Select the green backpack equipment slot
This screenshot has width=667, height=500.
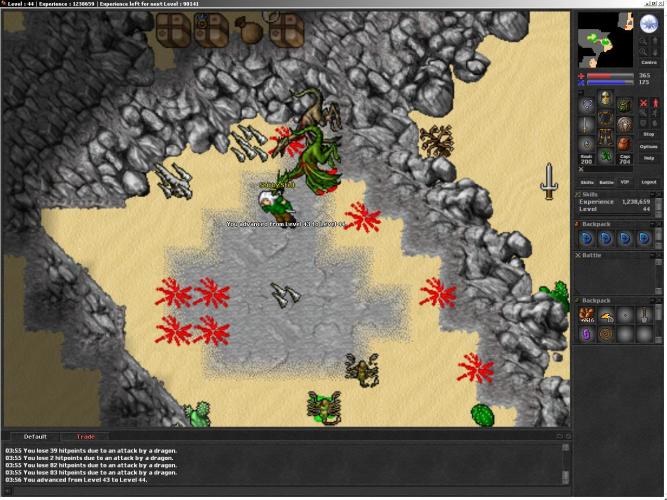pyautogui.click(x=623, y=104)
